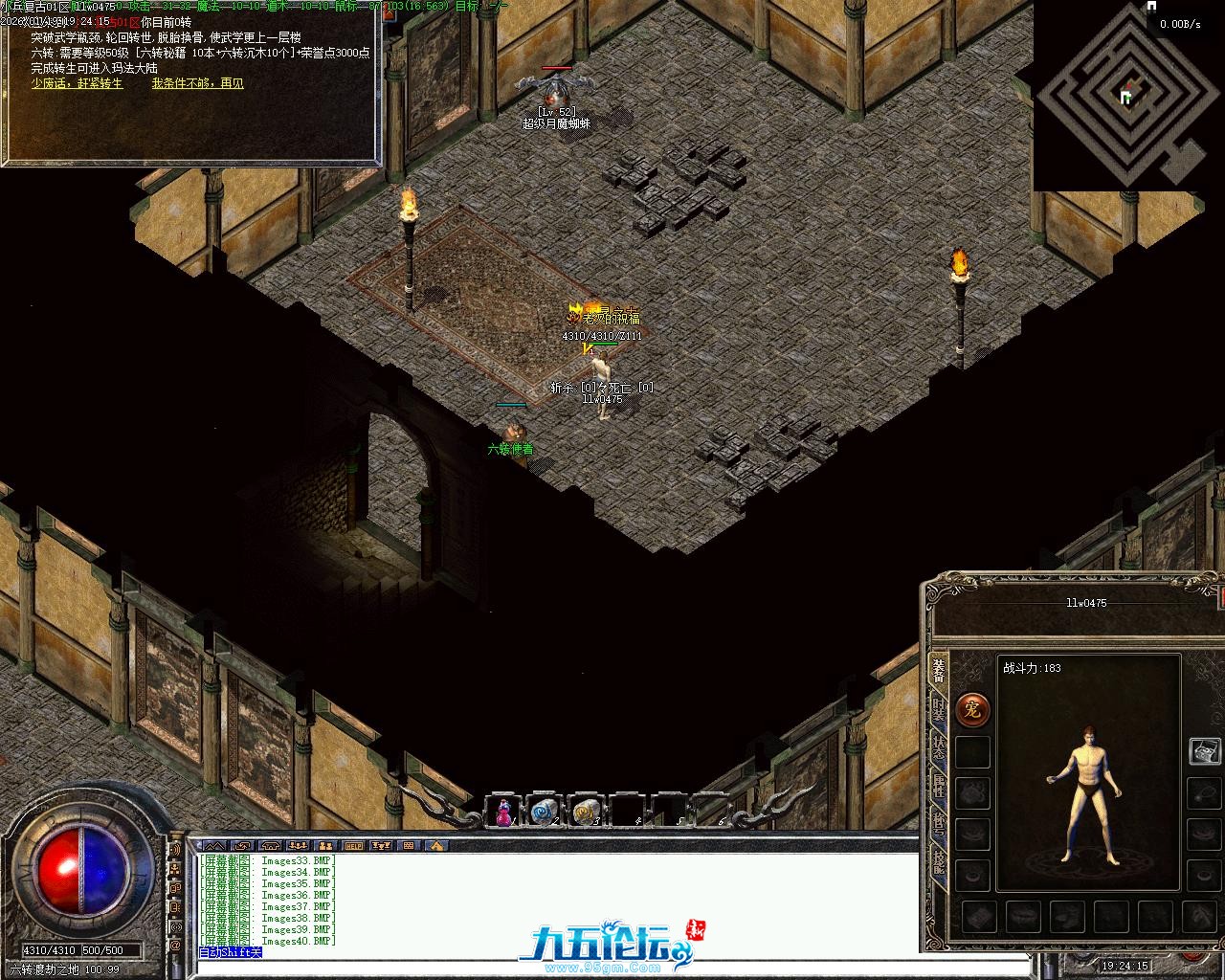Click the mountain-shaped button on chat toolbar
Viewport: 1225px width, 980px height.
(x=213, y=846)
